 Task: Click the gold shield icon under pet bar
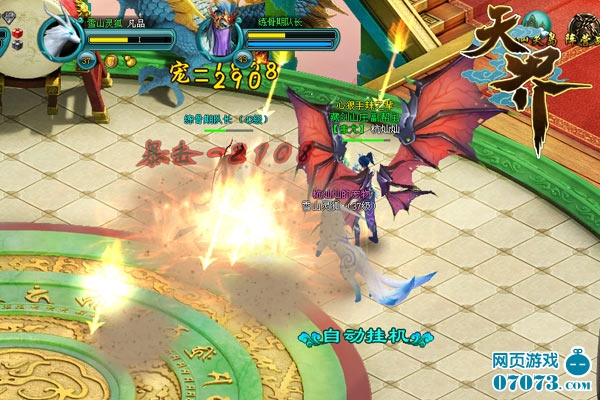pos(113,61)
